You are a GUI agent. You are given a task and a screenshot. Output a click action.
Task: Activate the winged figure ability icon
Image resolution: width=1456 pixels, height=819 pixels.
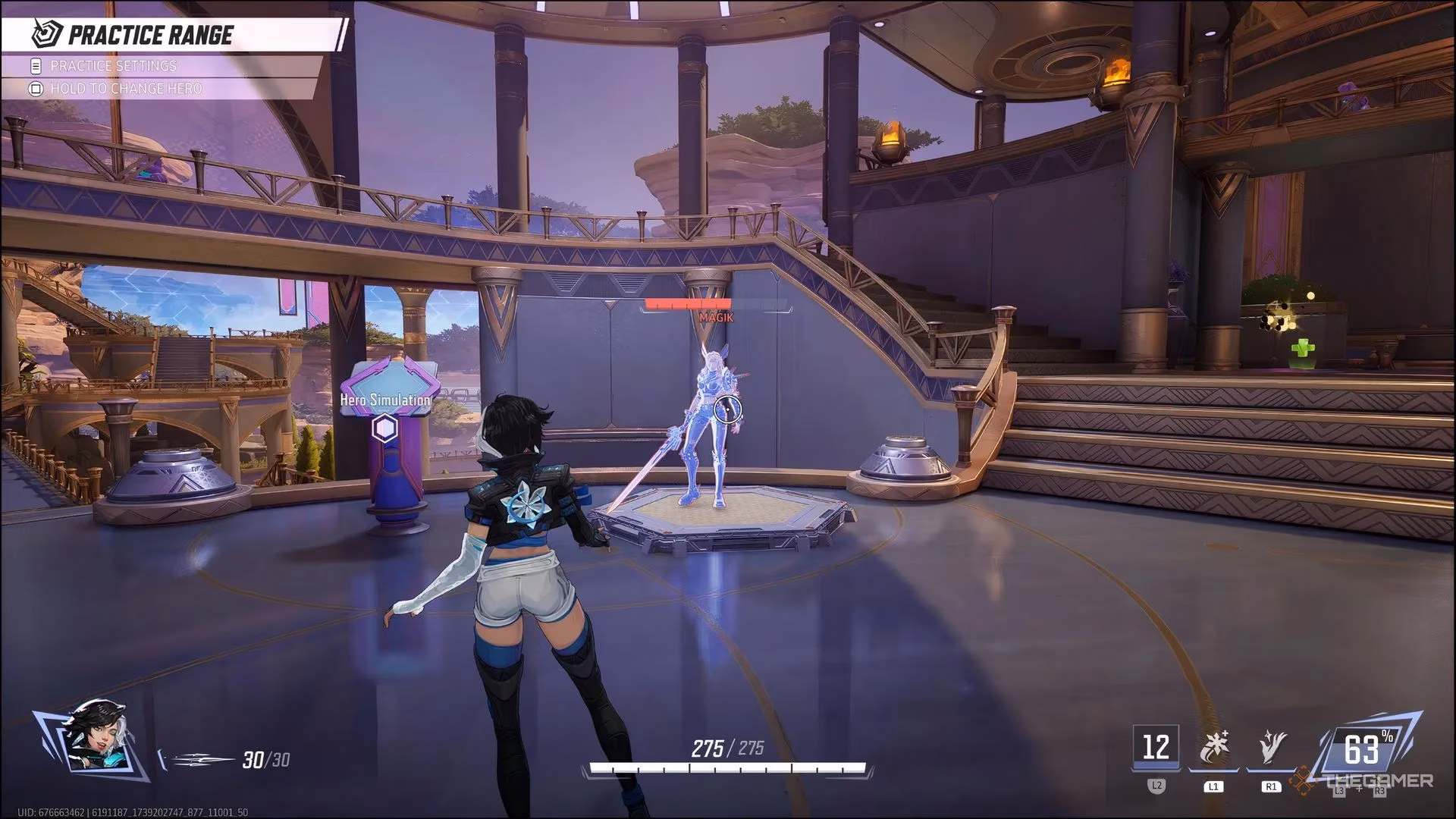1271,748
